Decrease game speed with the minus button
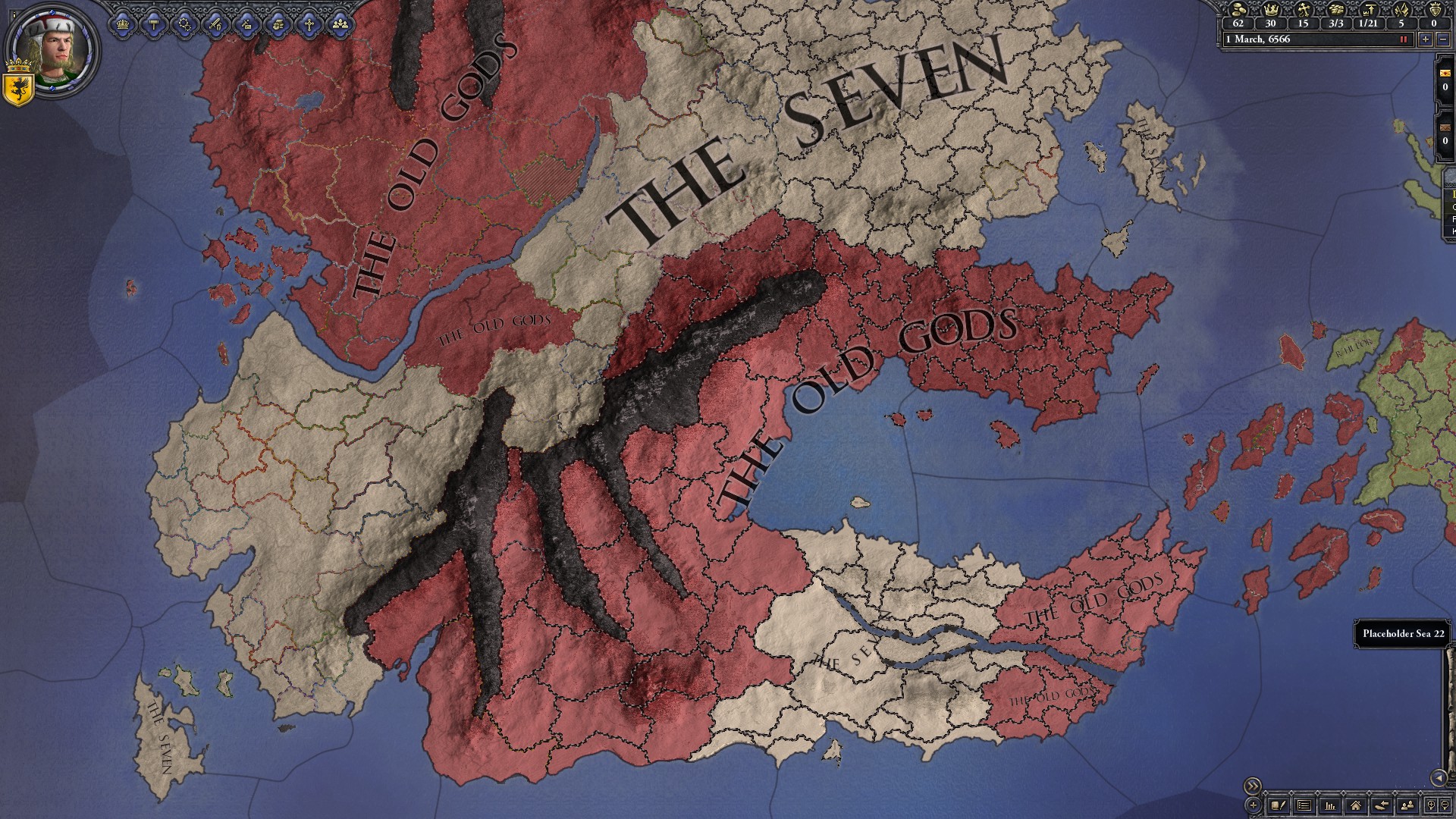The image size is (1456, 819). [x=1444, y=40]
